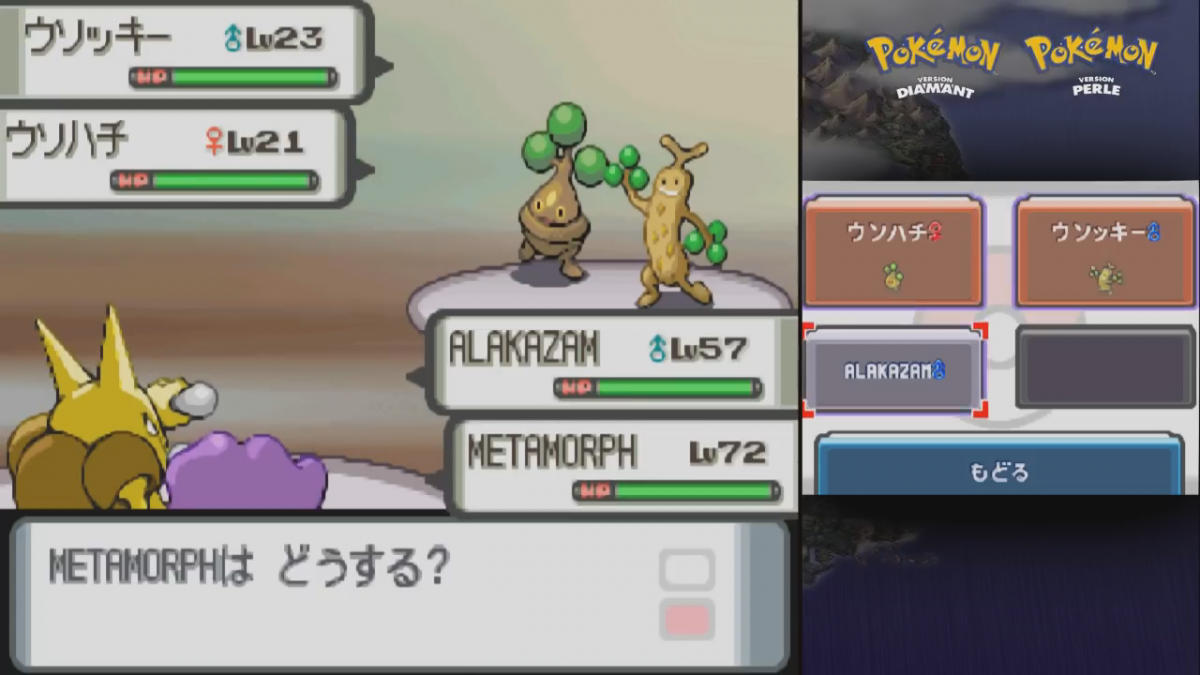Target the enemy ウソッキー panel

coord(1104,251)
